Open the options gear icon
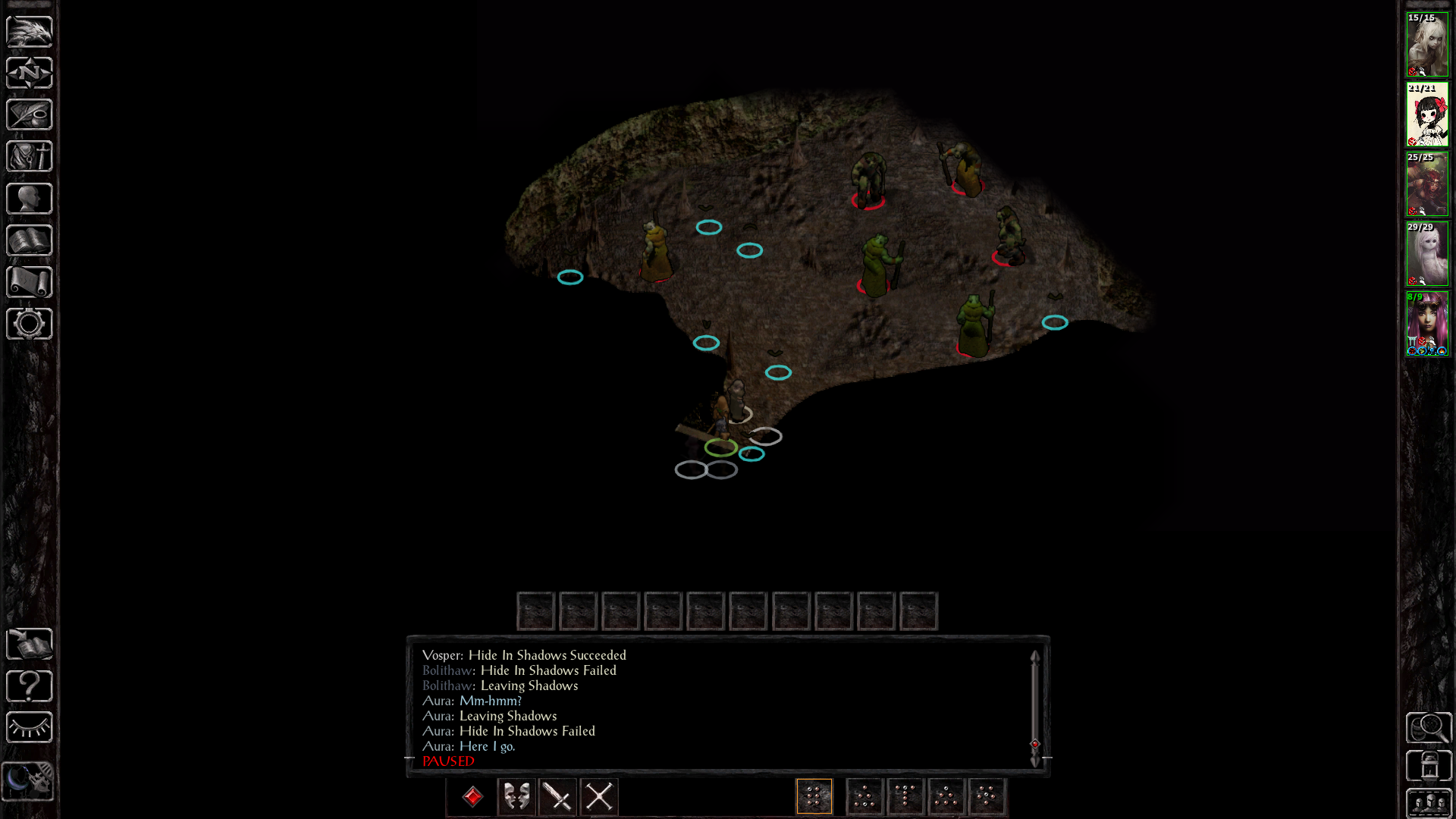The image size is (1456, 819). (x=30, y=324)
